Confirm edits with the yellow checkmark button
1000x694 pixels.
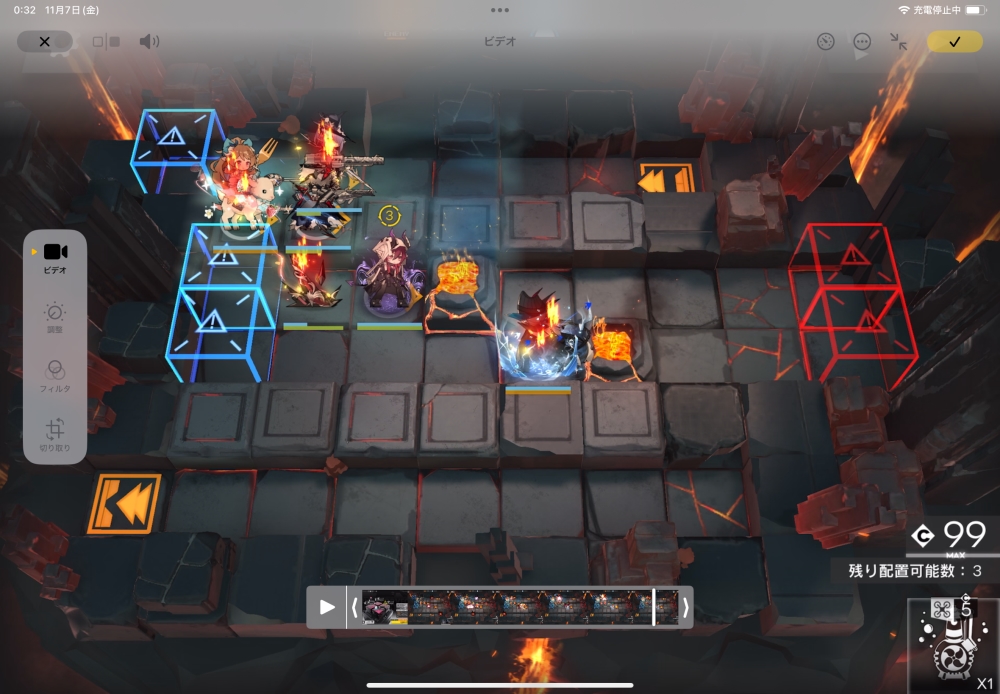click(954, 42)
